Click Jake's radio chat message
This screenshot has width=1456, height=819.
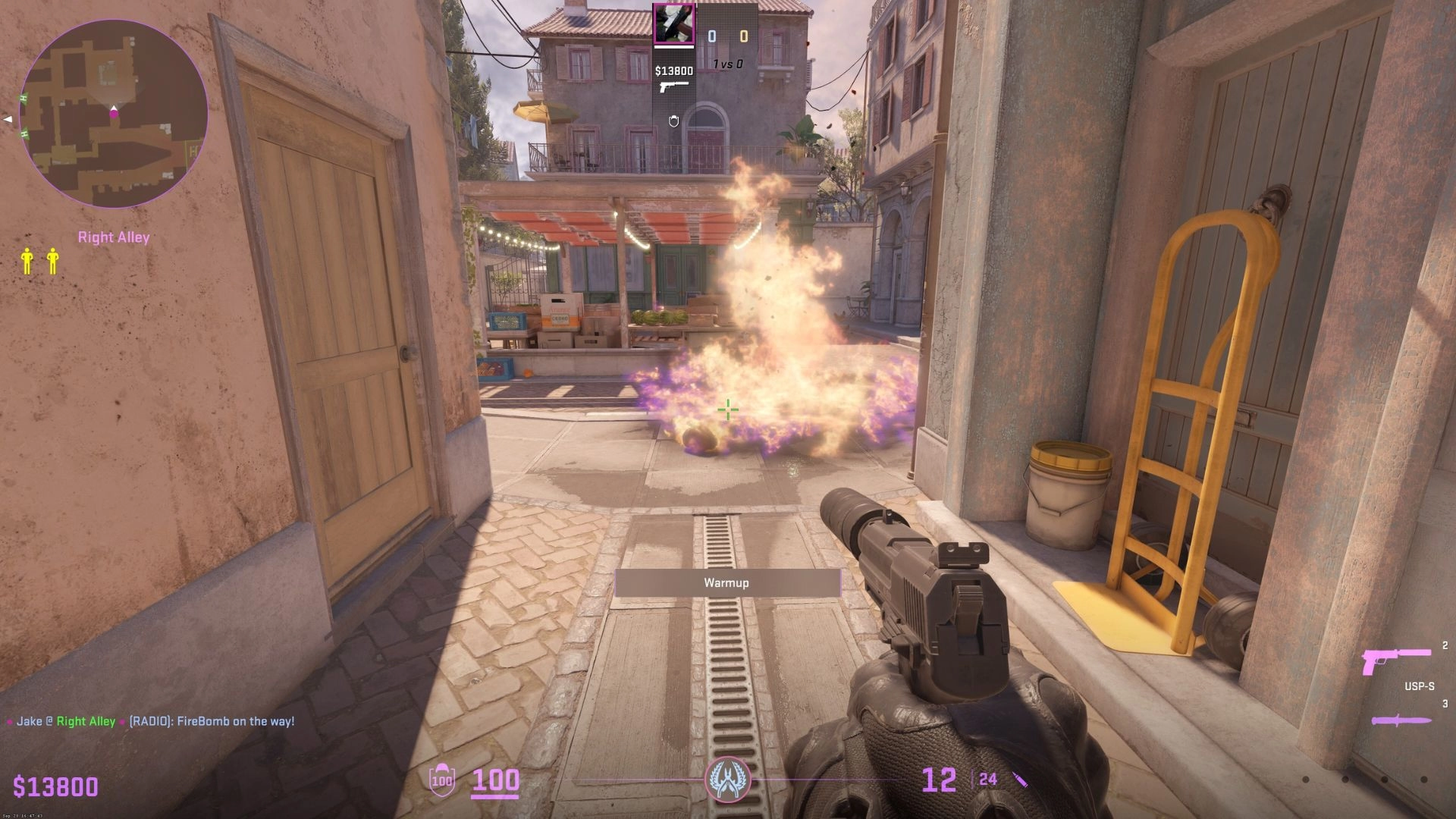151,721
